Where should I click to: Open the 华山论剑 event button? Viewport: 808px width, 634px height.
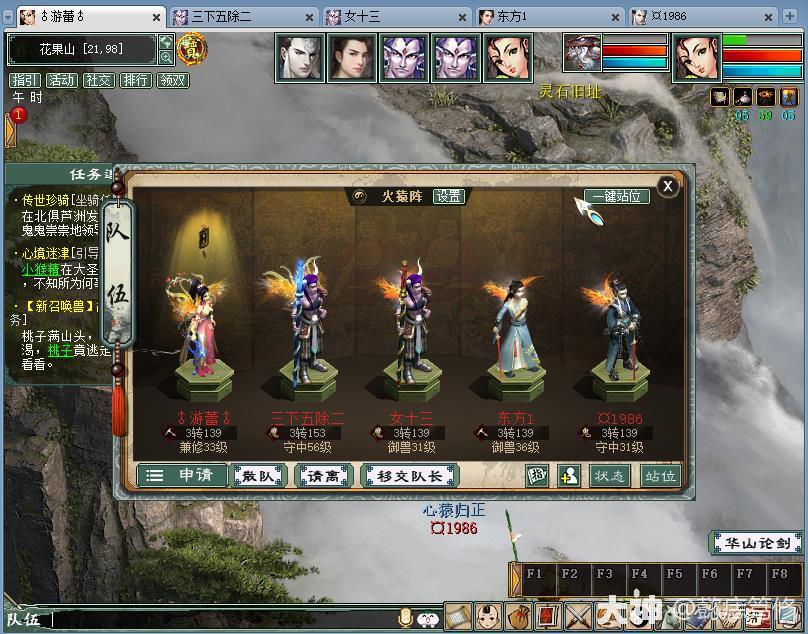tap(757, 544)
